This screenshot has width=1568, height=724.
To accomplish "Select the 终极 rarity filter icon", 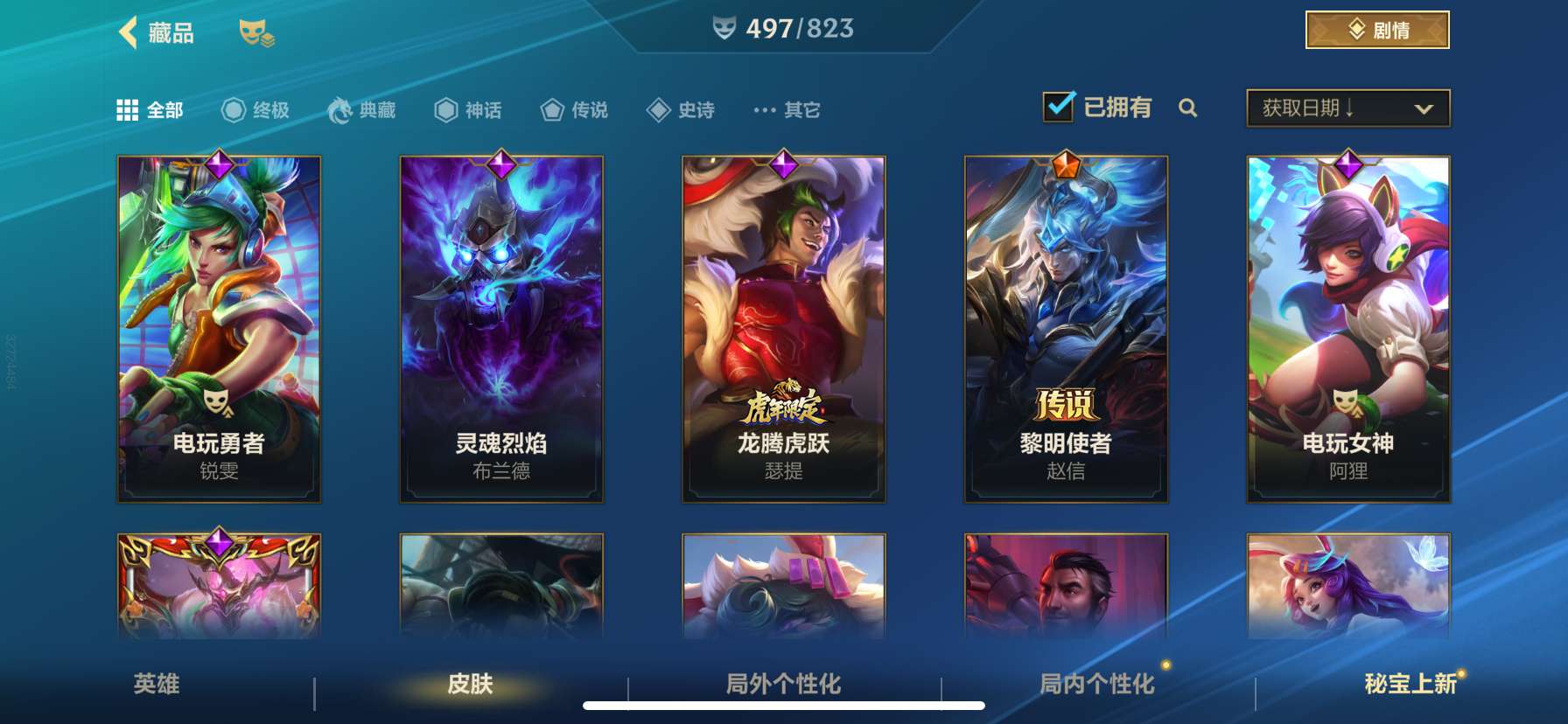I will tap(232, 109).
